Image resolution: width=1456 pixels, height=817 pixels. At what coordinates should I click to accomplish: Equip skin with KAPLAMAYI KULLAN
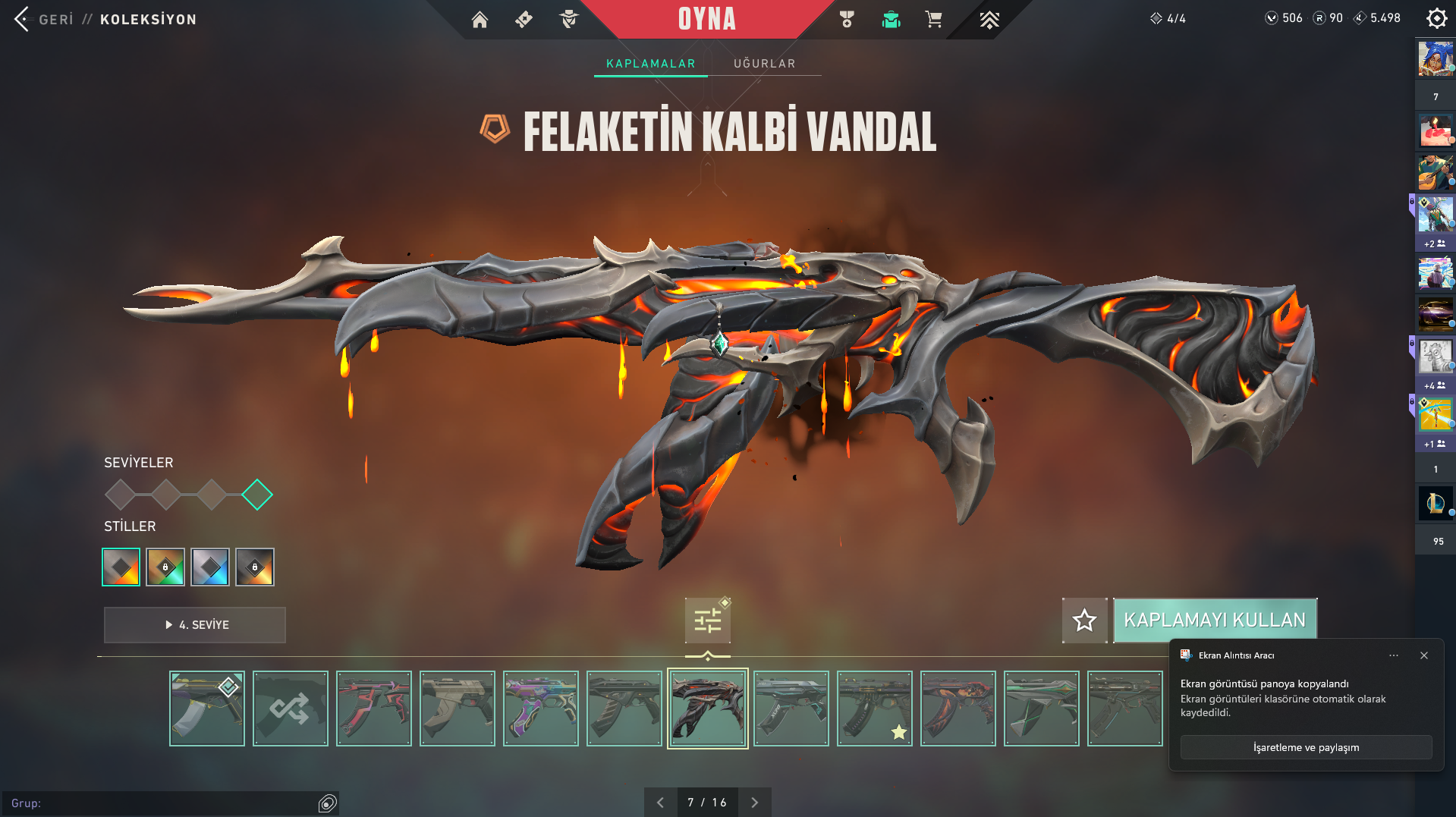[1215, 620]
